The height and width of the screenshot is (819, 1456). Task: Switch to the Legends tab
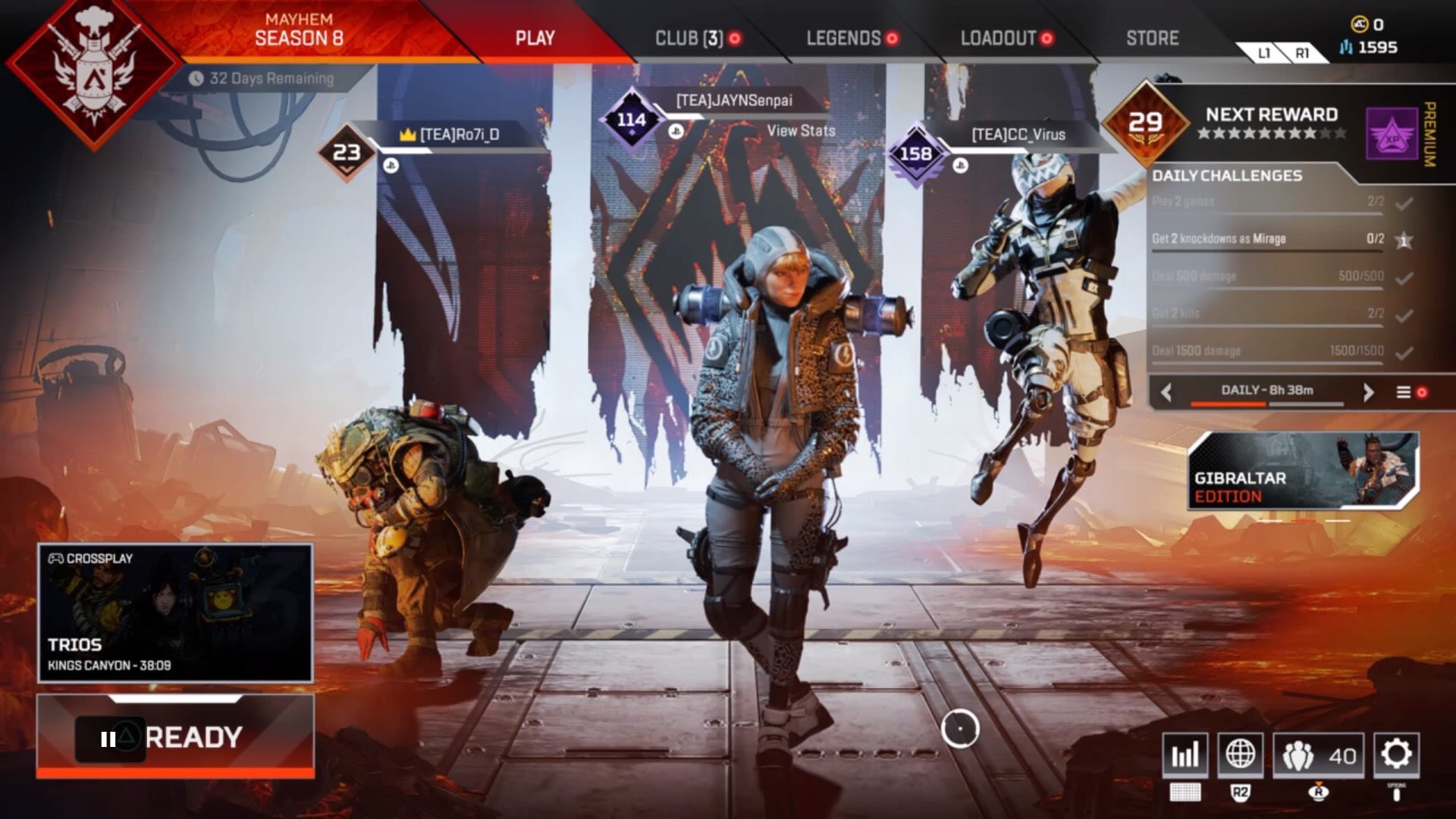click(x=843, y=38)
